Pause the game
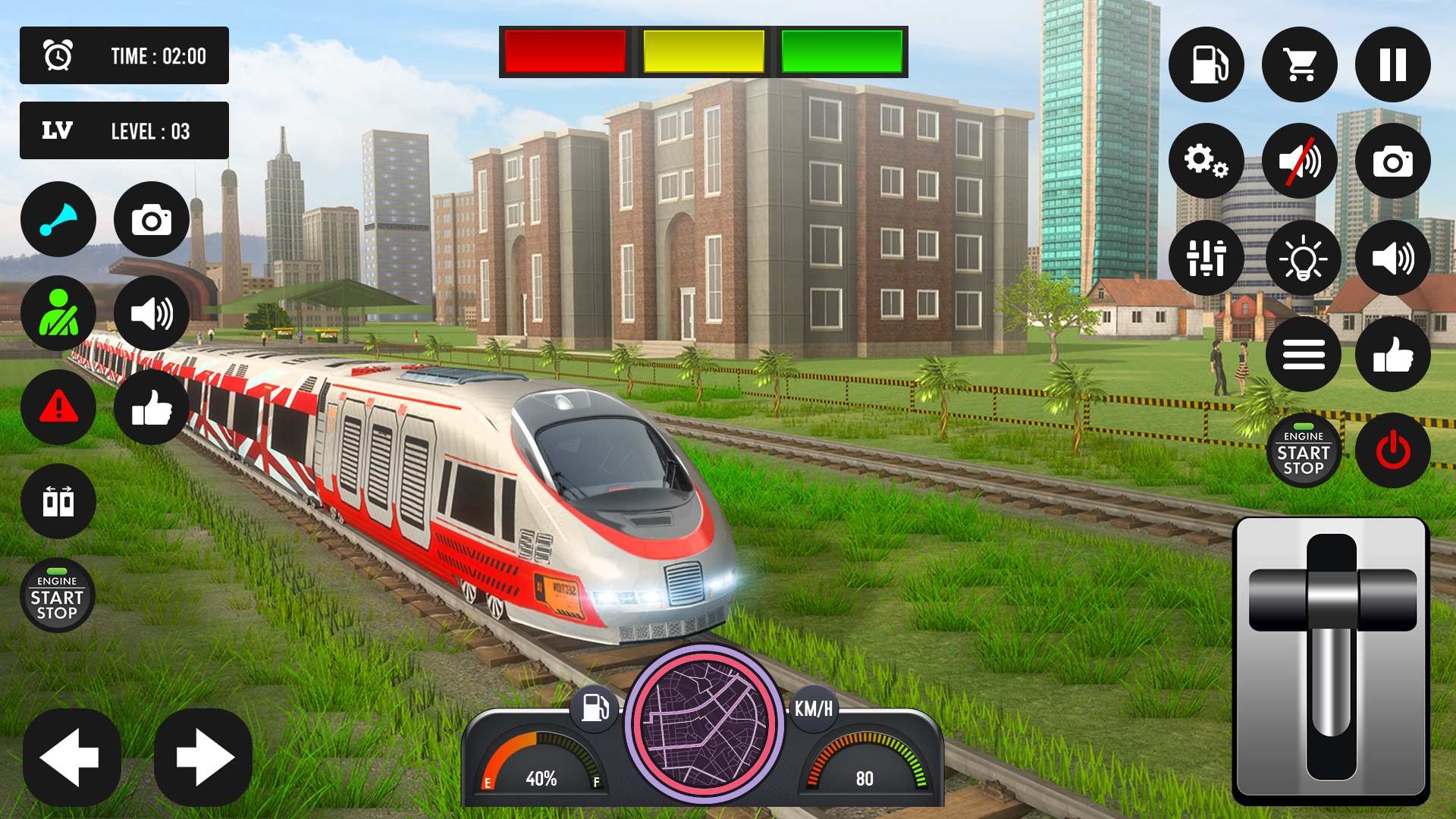1456x819 pixels. pyautogui.click(x=1392, y=64)
